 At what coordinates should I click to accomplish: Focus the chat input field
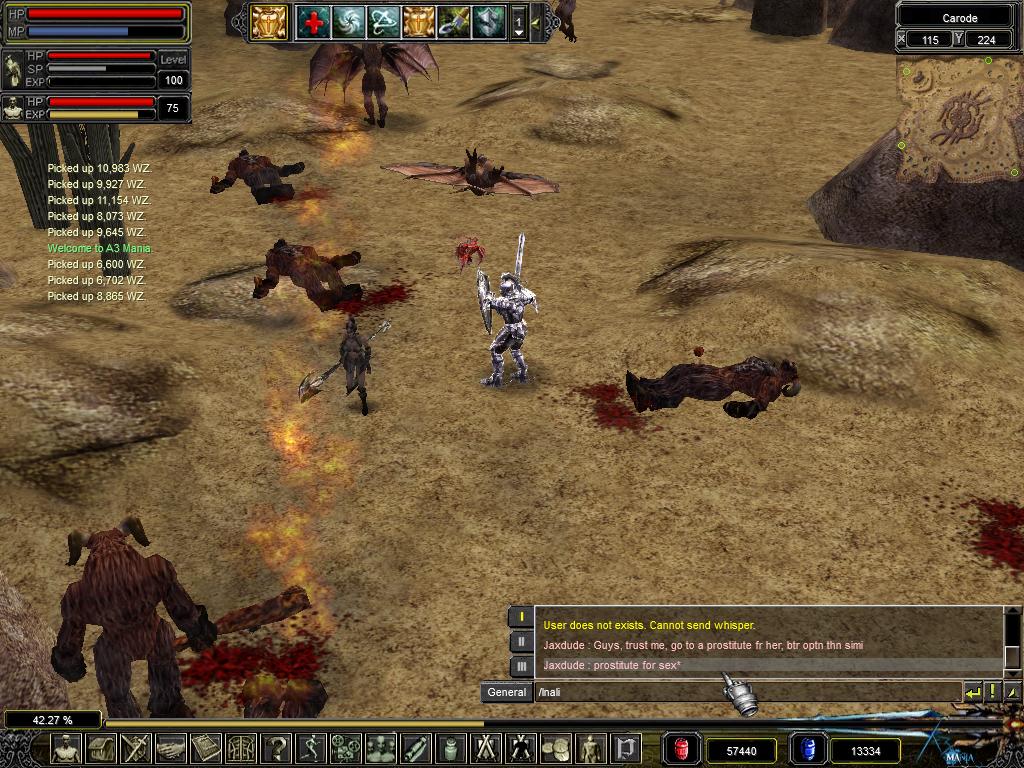pos(745,692)
